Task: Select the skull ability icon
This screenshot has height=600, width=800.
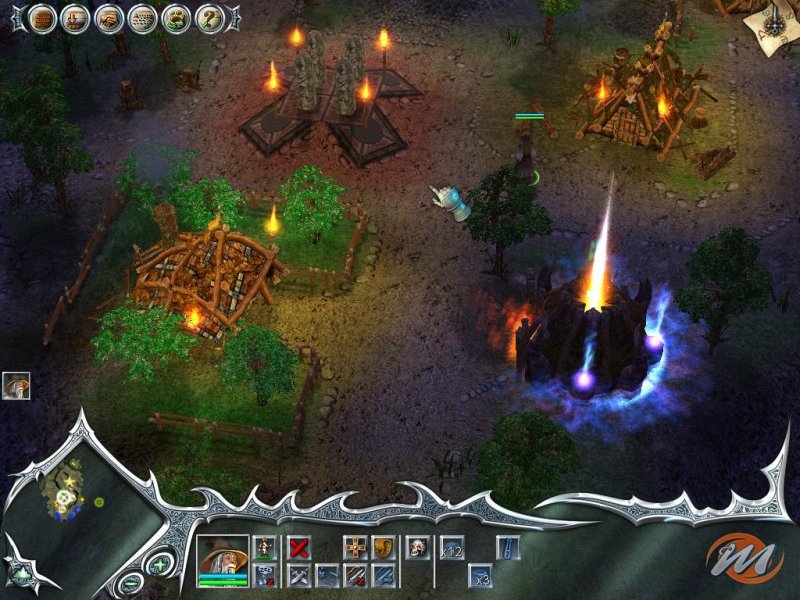Action: 417,547
